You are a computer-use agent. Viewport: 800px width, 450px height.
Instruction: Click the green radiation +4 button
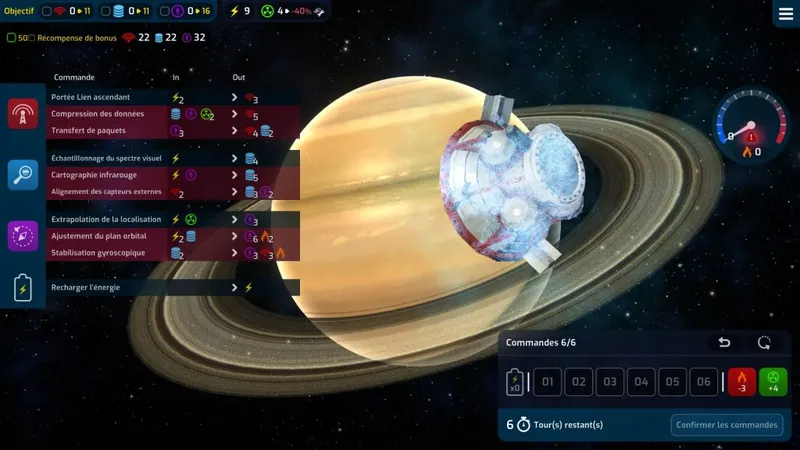[x=773, y=382]
